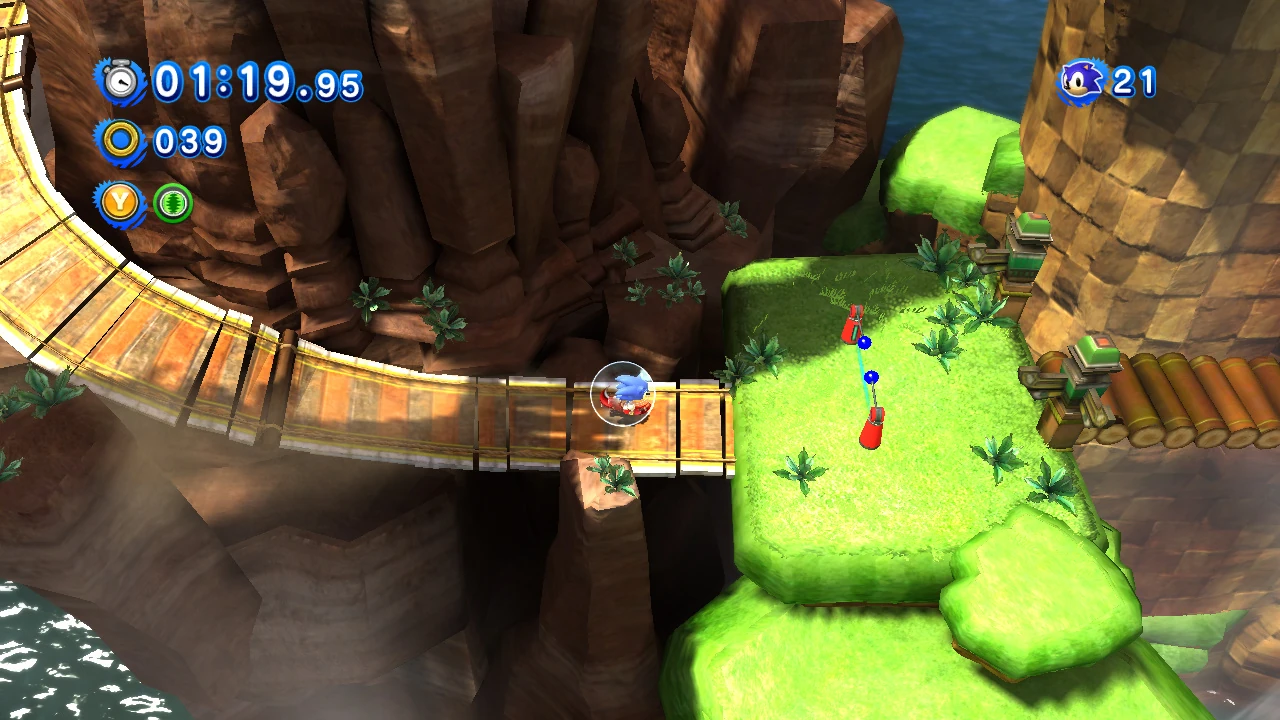This screenshot has height=720, width=1280.
Task: Select the stopwatch timer icon
Action: point(122,81)
